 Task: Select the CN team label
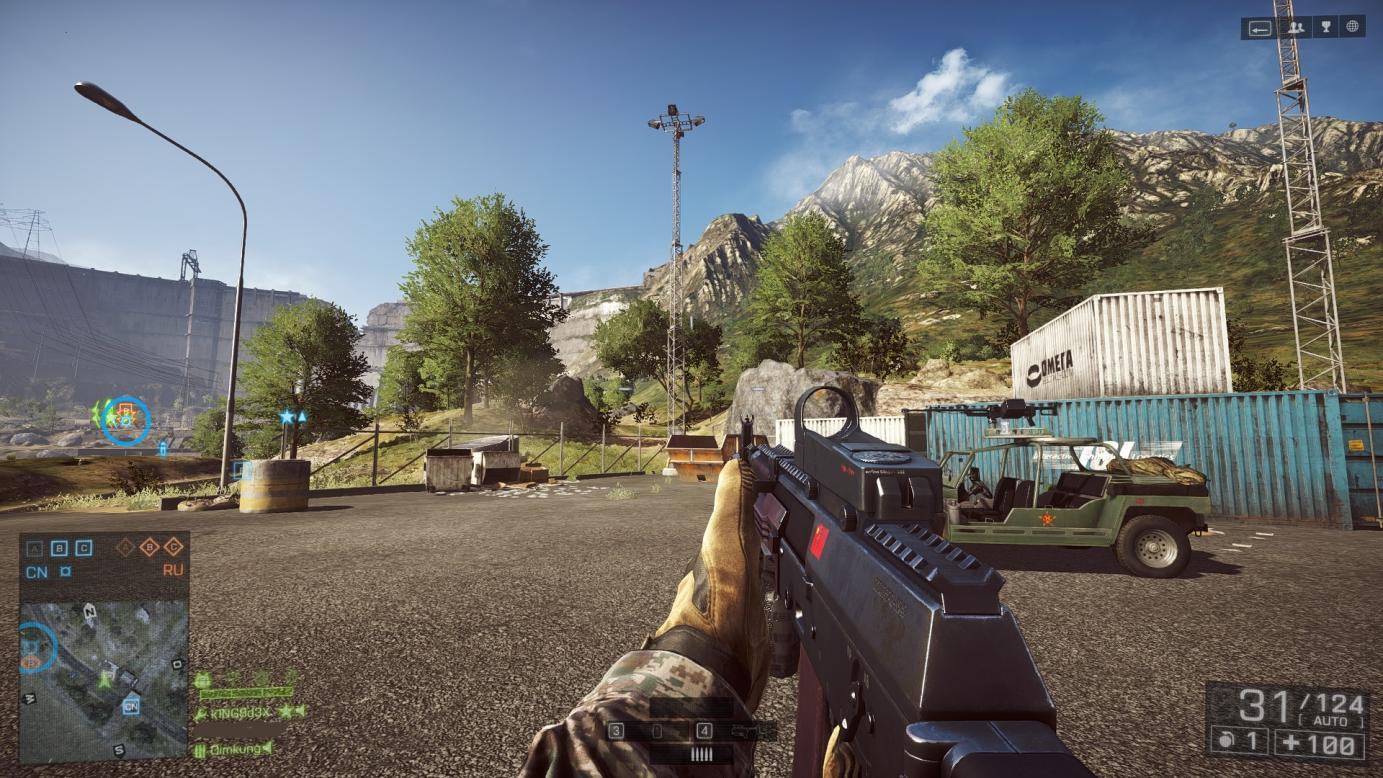(x=36, y=572)
